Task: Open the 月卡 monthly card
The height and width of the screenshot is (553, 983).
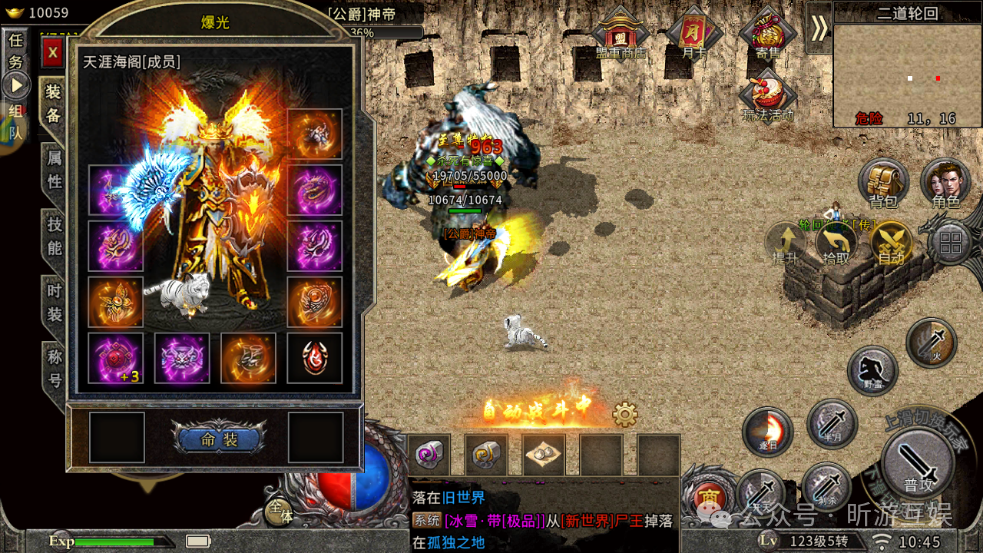Action: (x=695, y=35)
